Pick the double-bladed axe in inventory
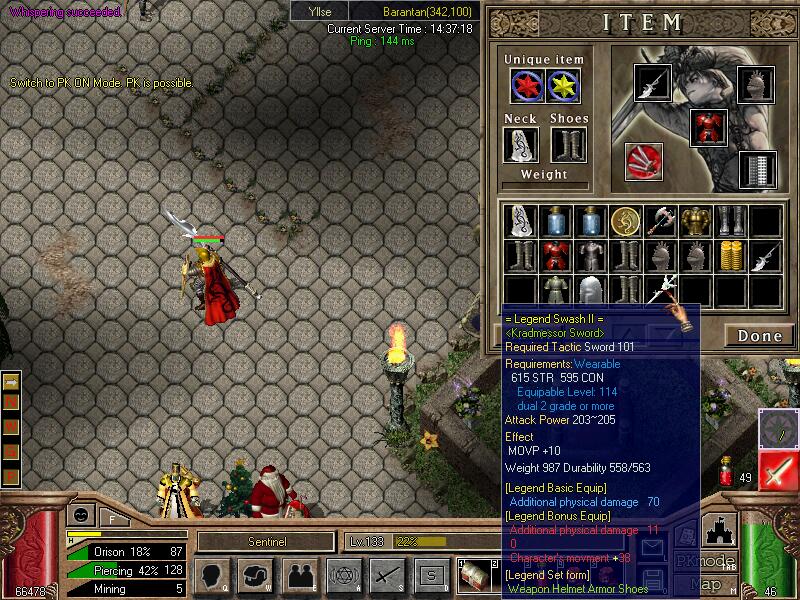This screenshot has height=600, width=800. pos(660,220)
